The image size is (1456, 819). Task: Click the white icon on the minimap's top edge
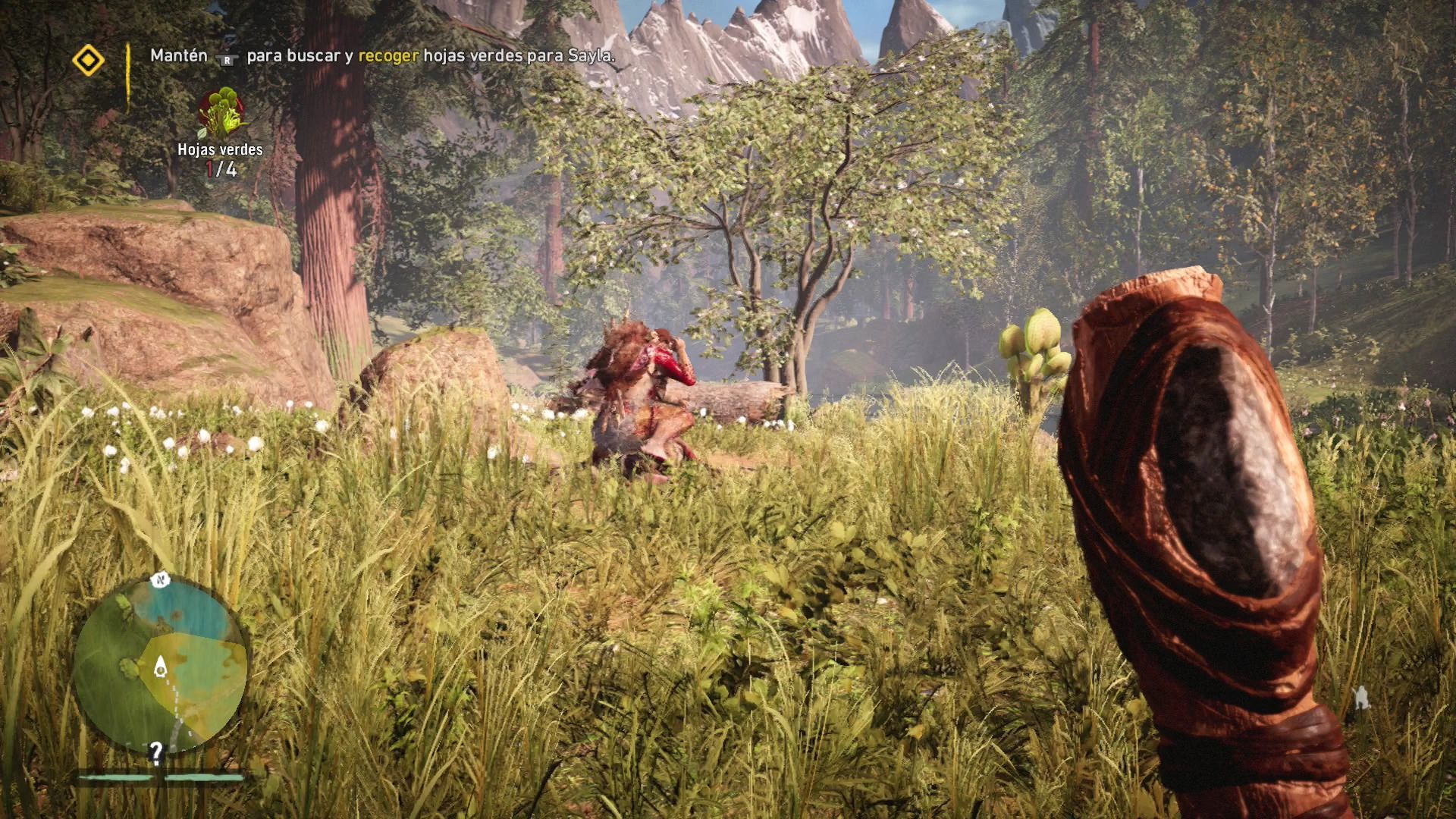click(x=161, y=580)
